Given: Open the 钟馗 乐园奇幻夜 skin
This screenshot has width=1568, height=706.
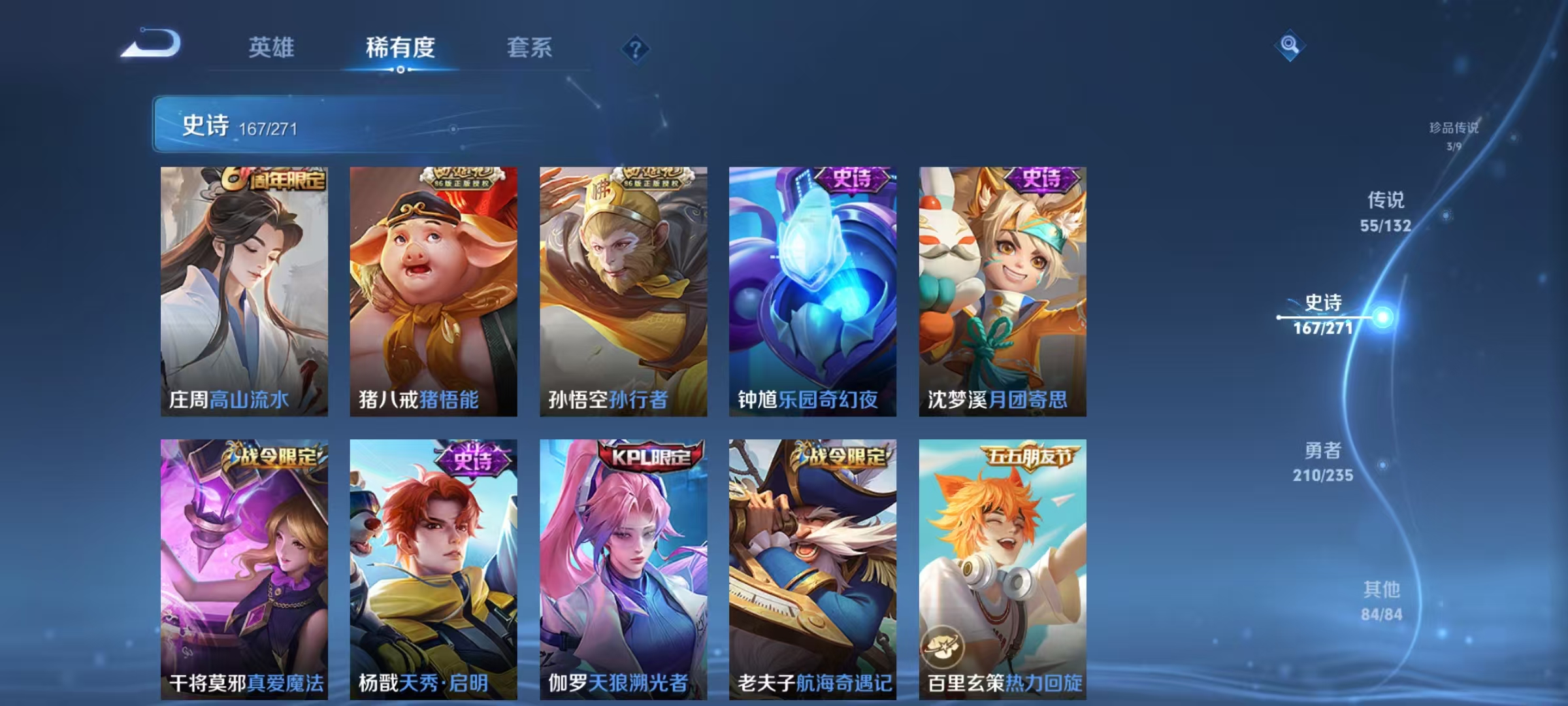Looking at the screenshot, I should click(x=817, y=288).
